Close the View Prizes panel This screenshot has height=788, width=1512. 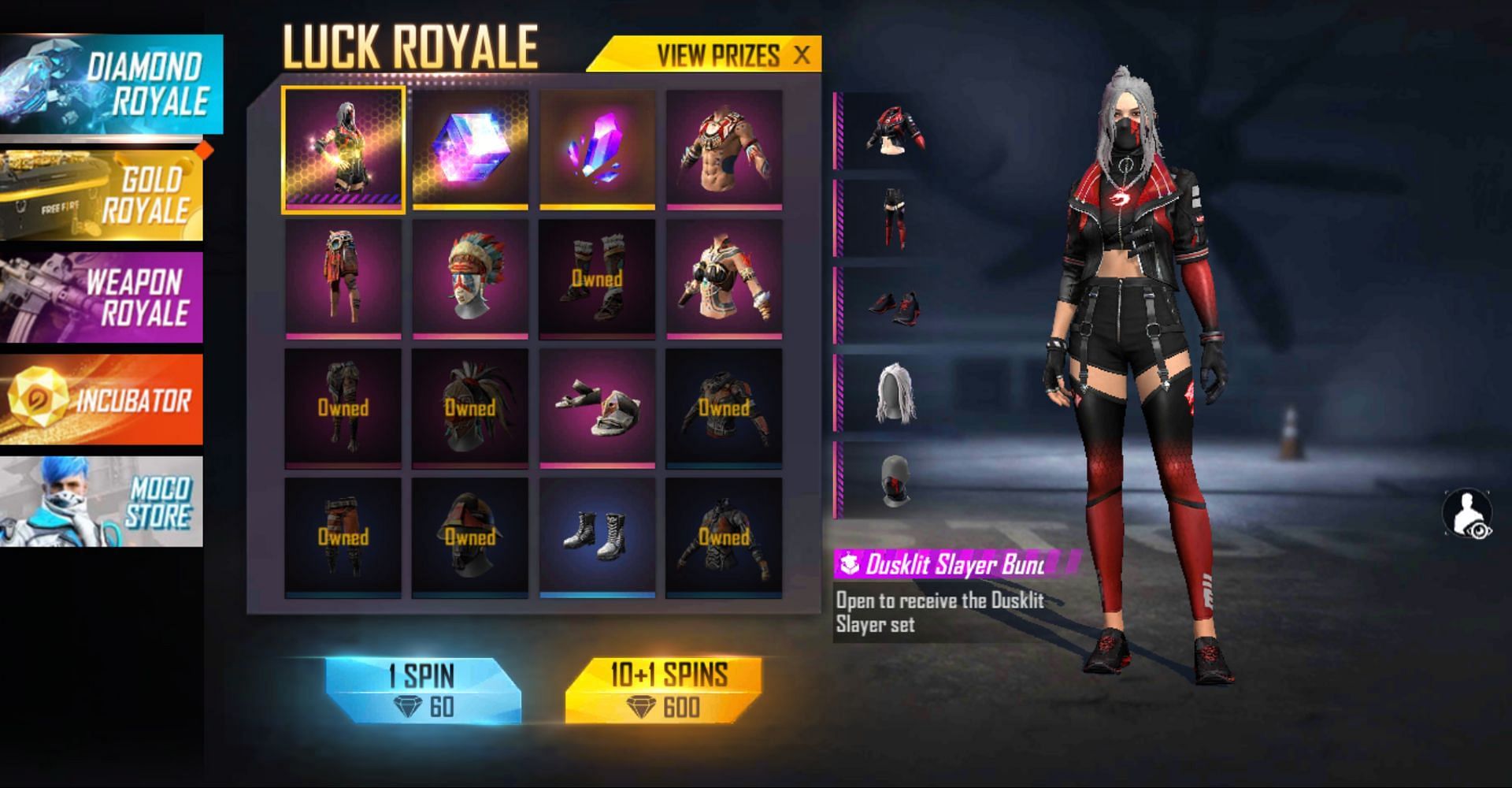(802, 55)
